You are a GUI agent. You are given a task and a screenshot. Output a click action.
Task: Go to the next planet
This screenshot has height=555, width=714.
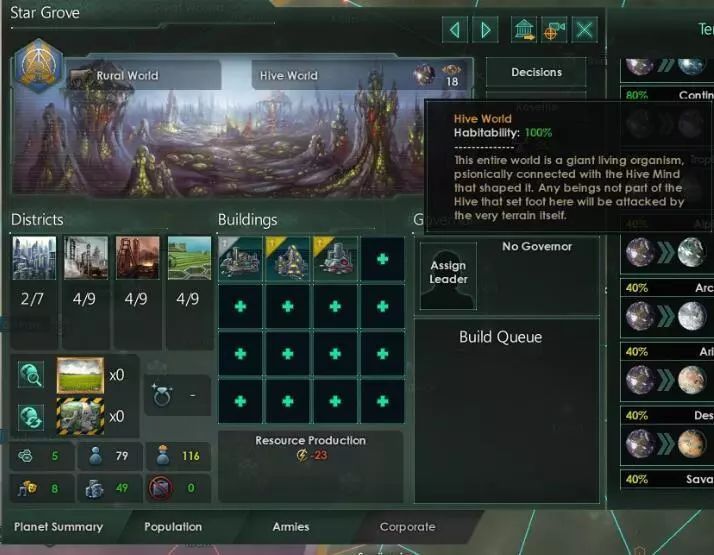pos(486,30)
